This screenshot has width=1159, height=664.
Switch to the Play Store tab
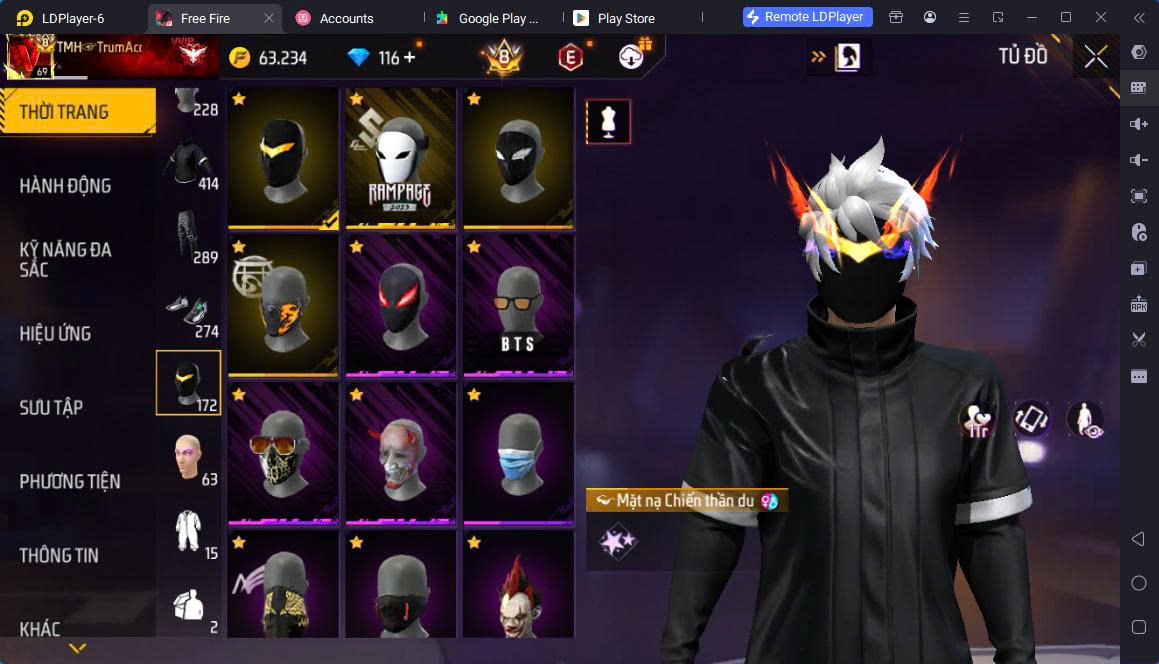625,18
